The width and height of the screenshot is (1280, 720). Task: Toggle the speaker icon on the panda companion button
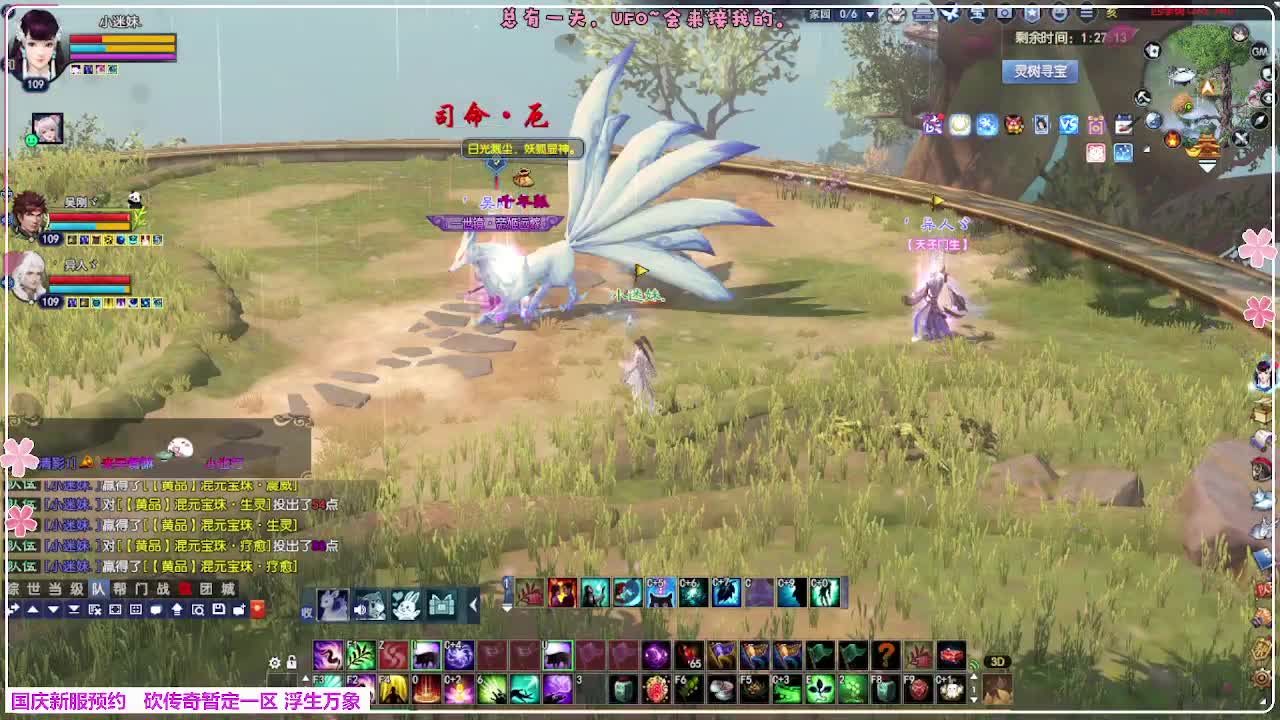pyautogui.click(x=361, y=608)
